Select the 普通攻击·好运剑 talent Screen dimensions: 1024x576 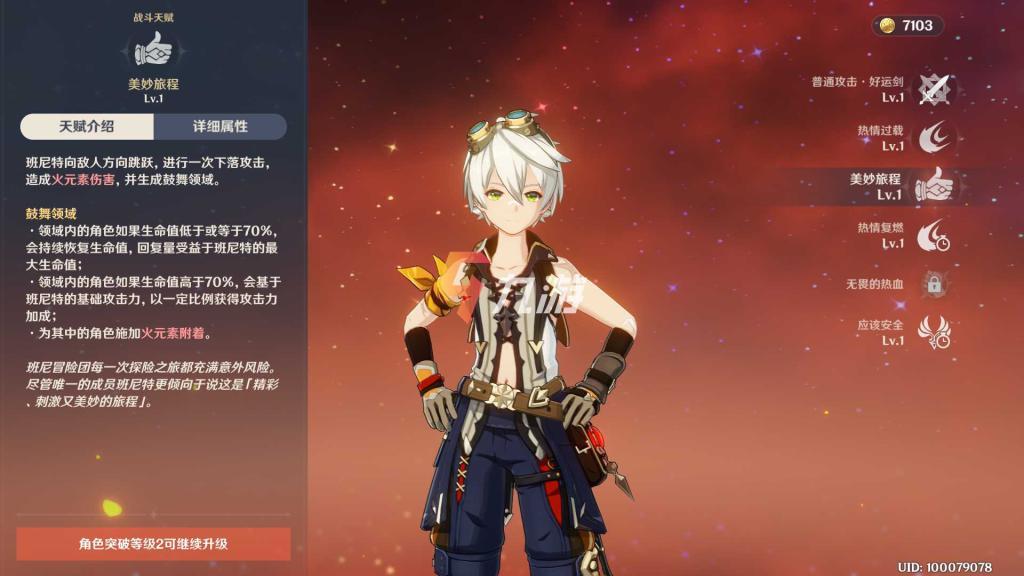tap(933, 90)
